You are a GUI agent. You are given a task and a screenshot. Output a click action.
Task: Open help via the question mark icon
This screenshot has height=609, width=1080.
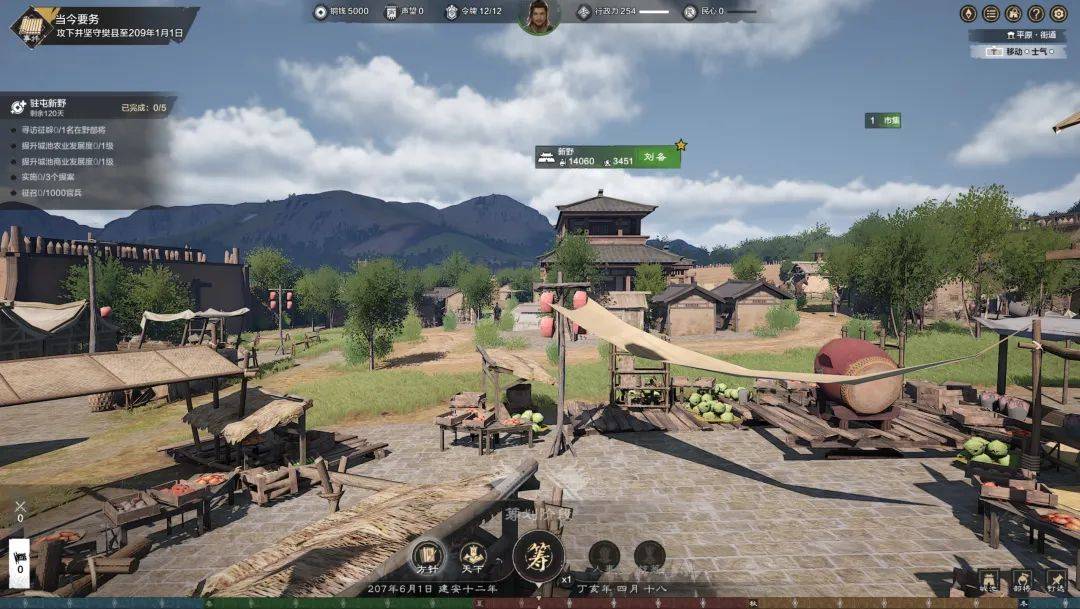coord(1036,13)
